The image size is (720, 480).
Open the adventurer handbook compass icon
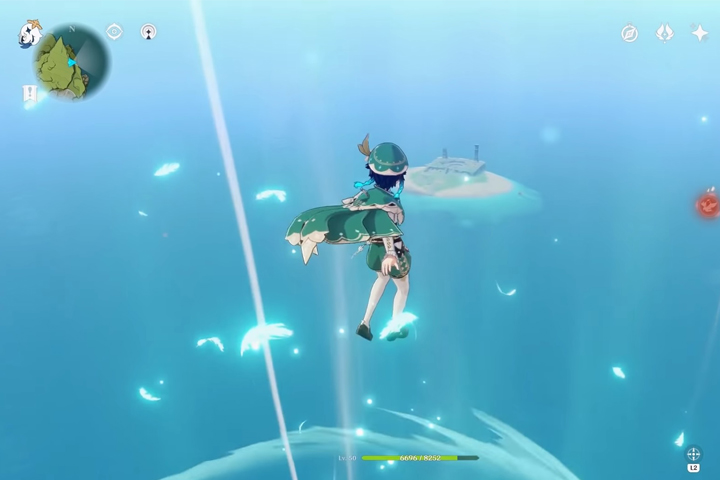[629, 33]
